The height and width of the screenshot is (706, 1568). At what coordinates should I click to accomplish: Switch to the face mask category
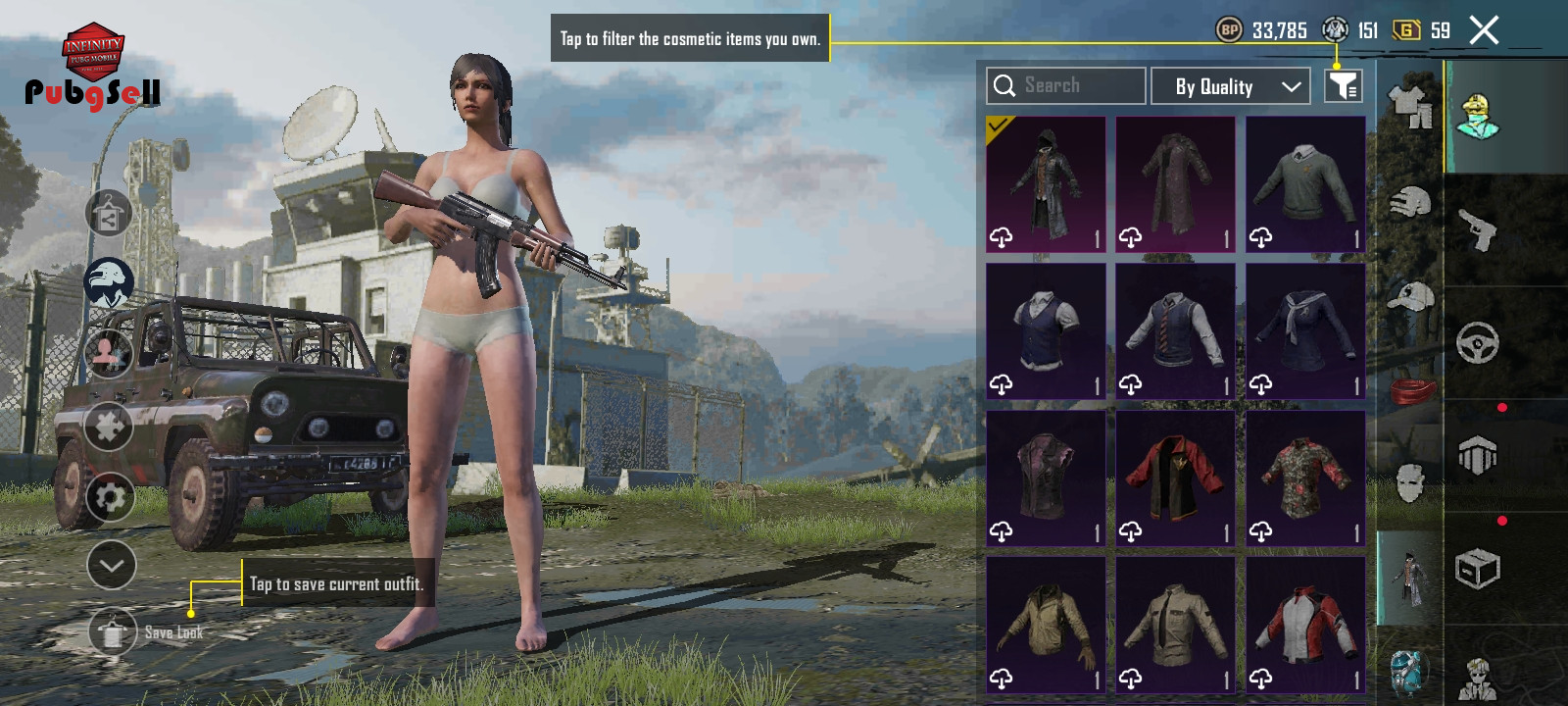click(1410, 482)
